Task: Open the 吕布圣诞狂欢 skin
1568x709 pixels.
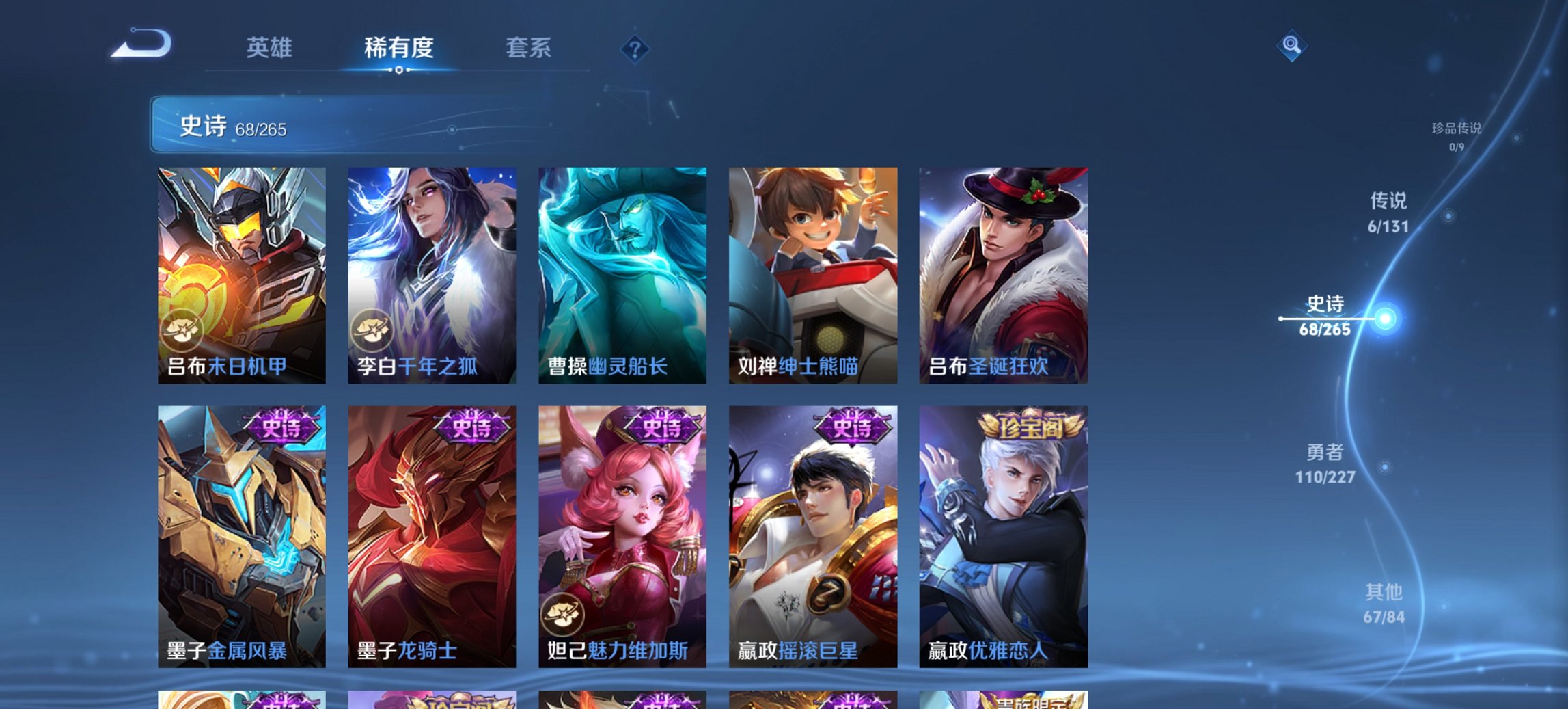Action: 1005,273
